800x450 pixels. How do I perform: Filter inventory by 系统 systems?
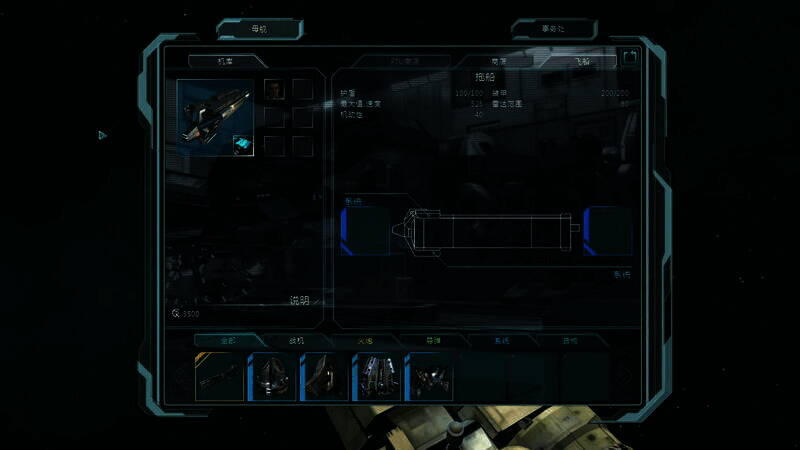501,341
